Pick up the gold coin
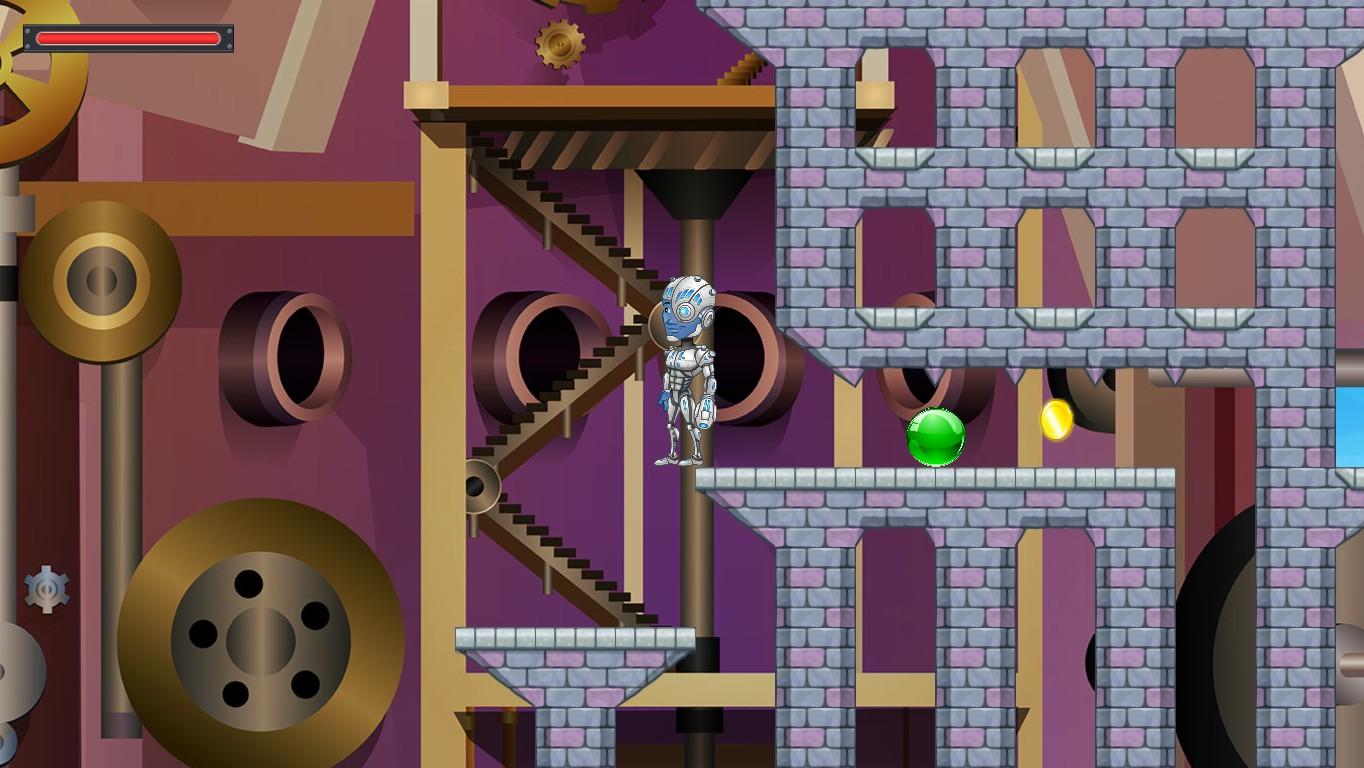The width and height of the screenshot is (1364, 768). coord(1057,420)
